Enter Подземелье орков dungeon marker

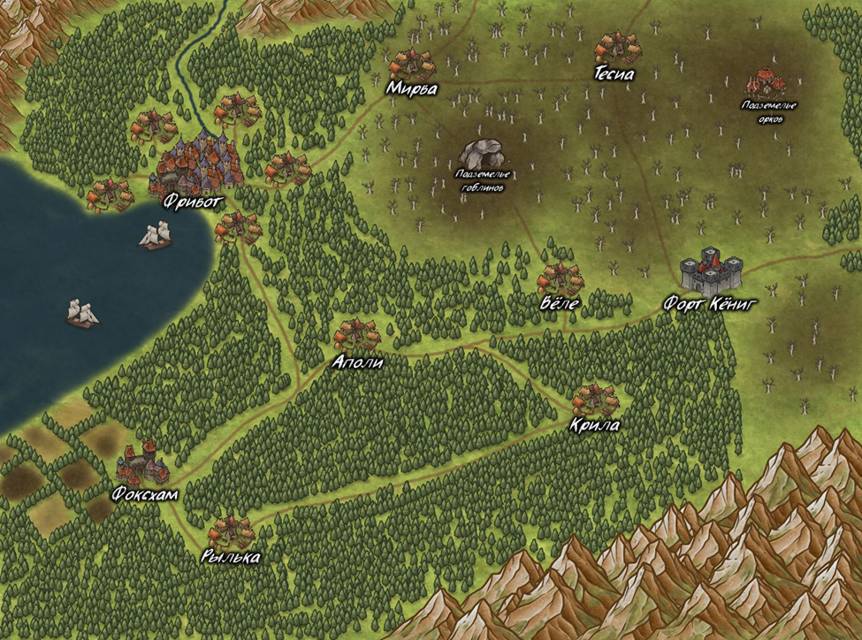coord(767,83)
